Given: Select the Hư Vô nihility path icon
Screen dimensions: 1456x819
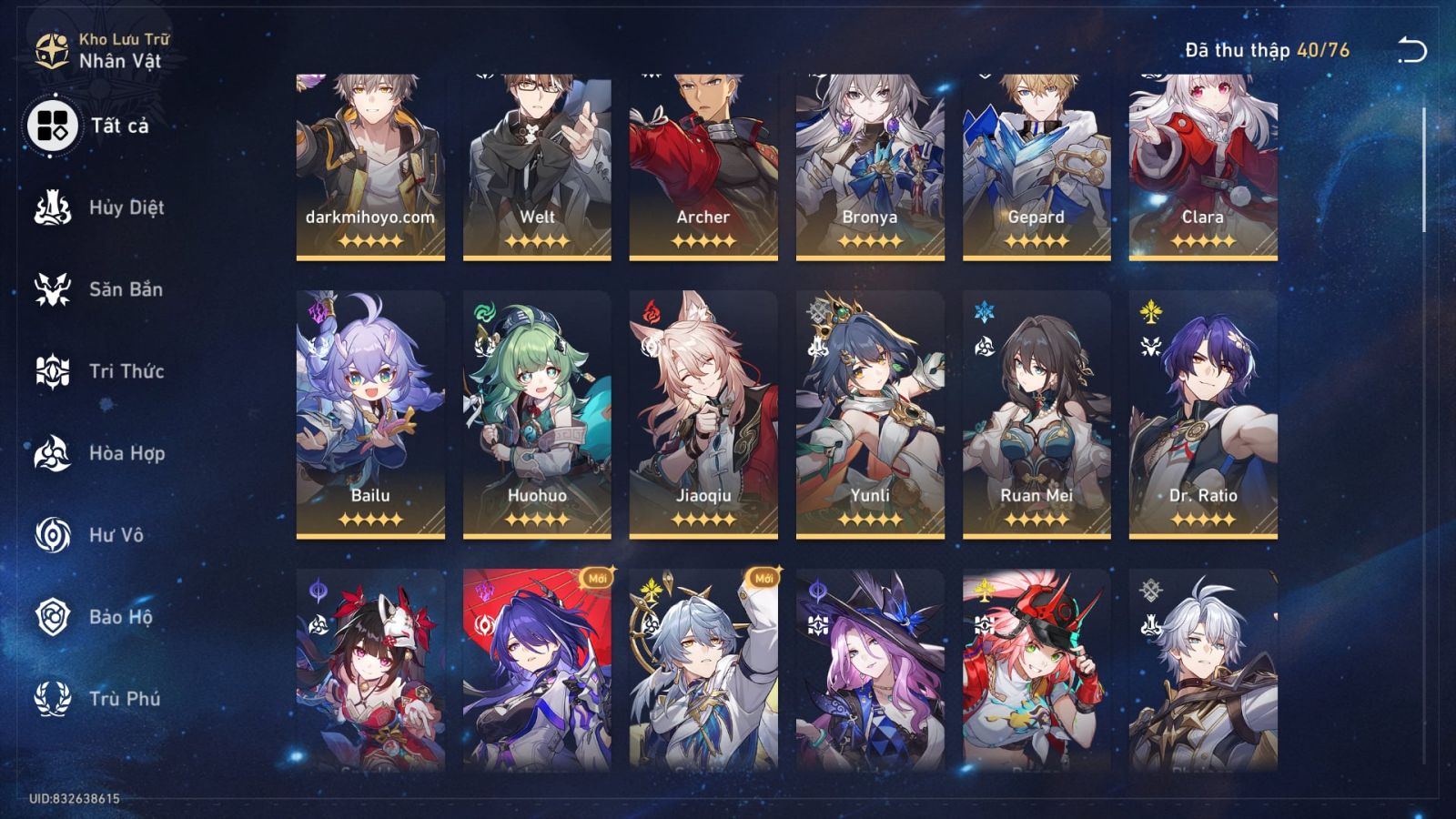Looking at the screenshot, I should pos(55,535).
